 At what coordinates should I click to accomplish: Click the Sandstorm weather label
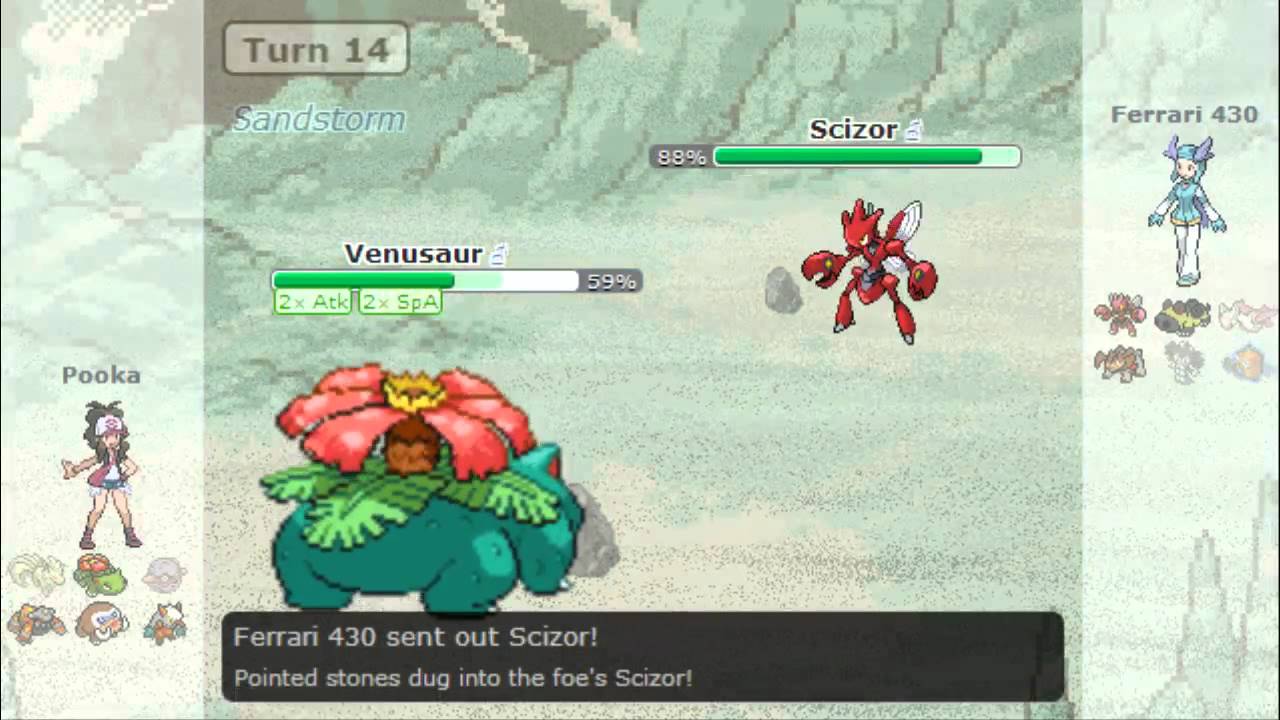319,118
